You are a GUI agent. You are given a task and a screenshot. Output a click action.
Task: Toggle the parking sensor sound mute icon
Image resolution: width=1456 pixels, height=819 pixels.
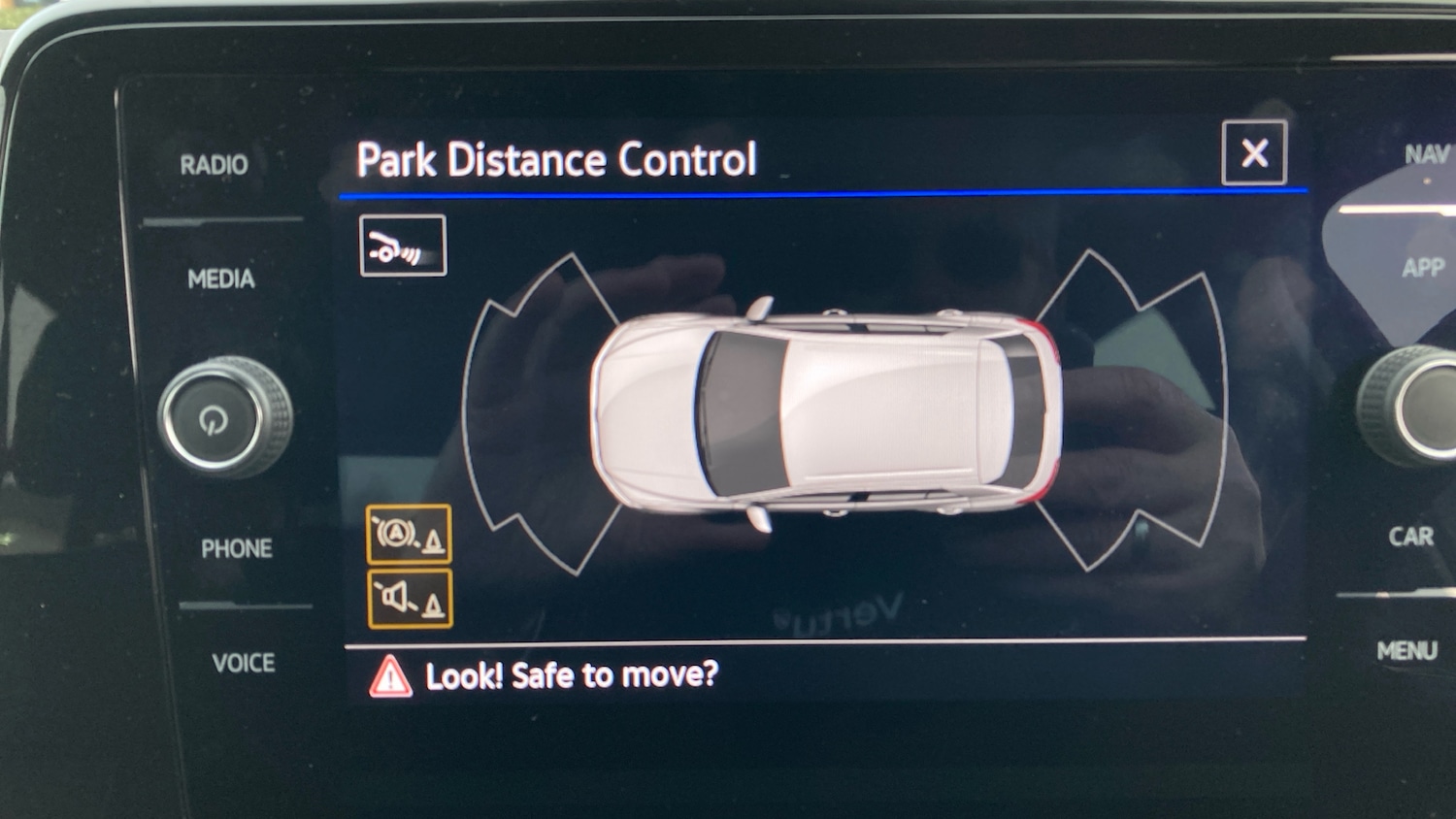click(x=409, y=599)
